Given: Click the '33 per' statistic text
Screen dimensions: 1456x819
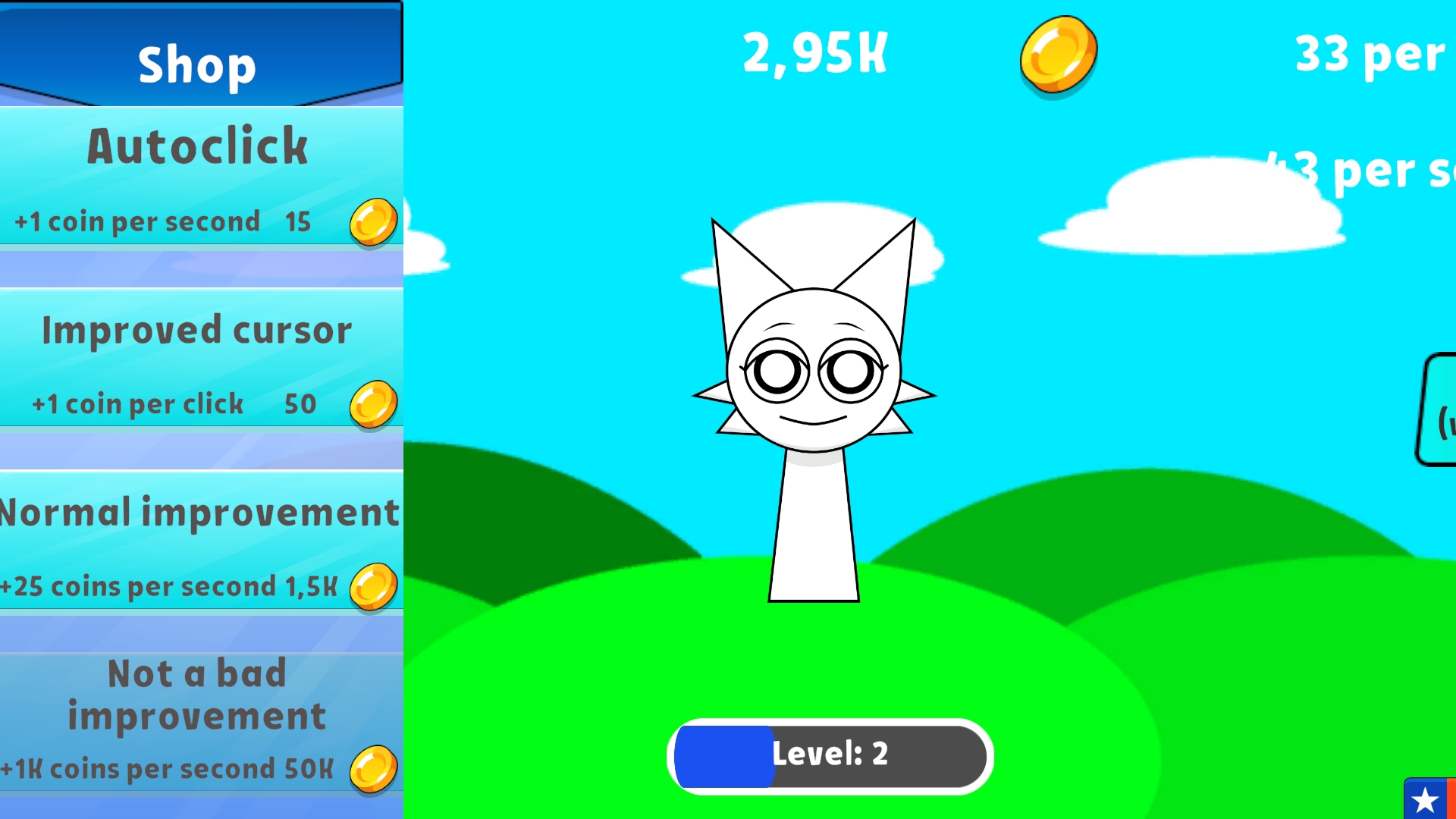Looking at the screenshot, I should [x=1373, y=55].
